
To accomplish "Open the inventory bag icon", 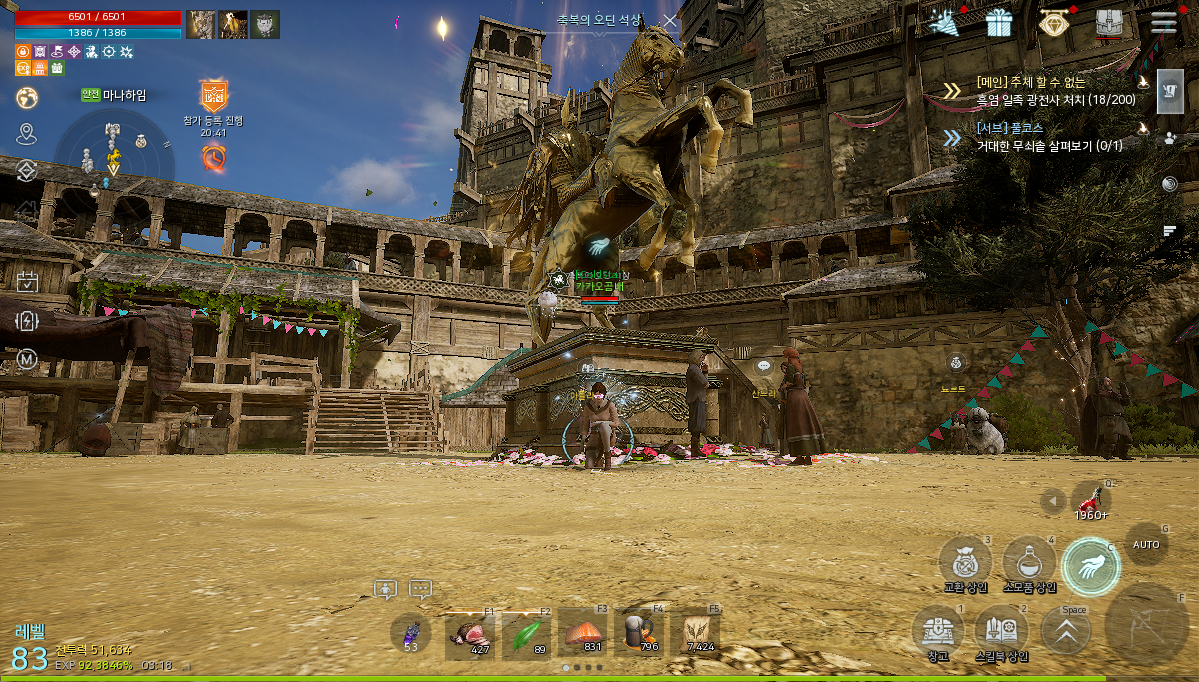I will [x=1107, y=23].
